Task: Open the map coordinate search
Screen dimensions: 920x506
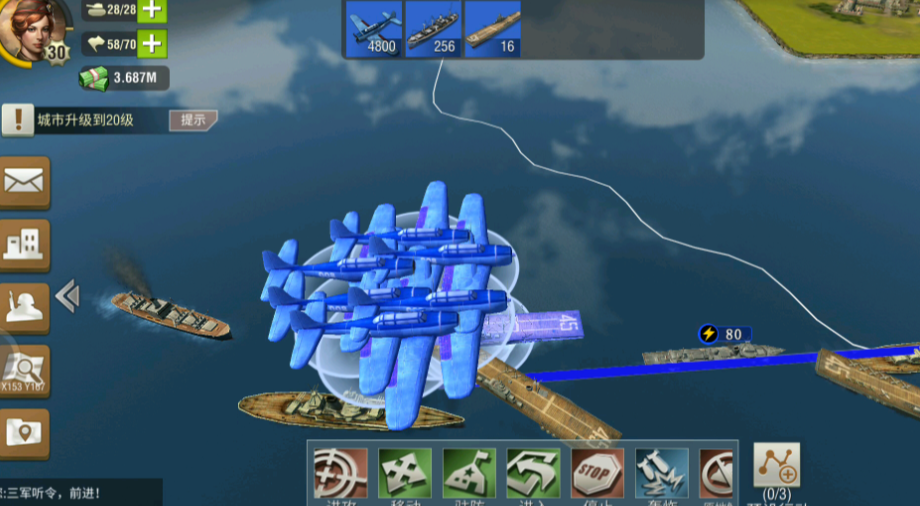Action: 24,372
